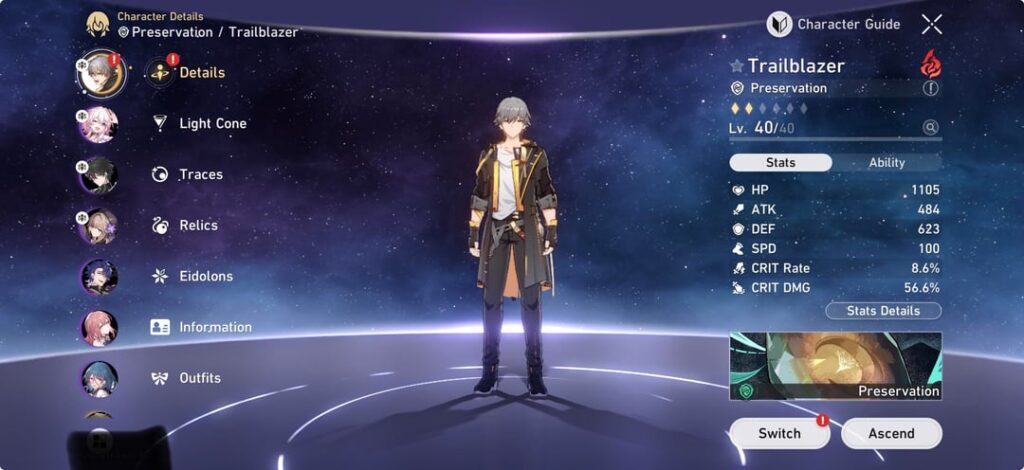The width and height of the screenshot is (1024, 470).
Task: Ascend the Trailblazer character
Action: 891,433
